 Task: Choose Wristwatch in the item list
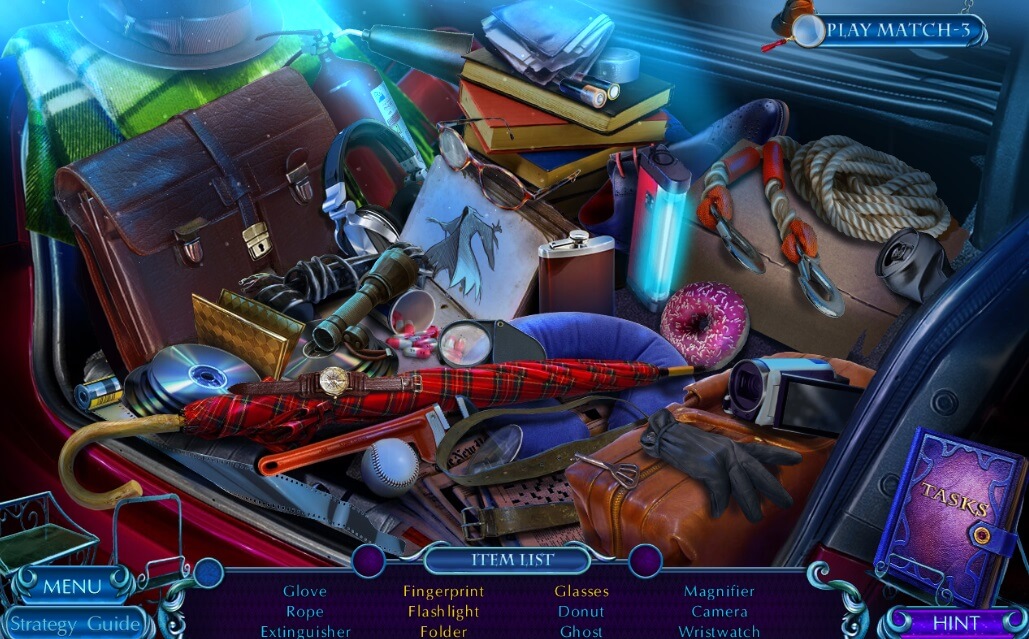719,631
